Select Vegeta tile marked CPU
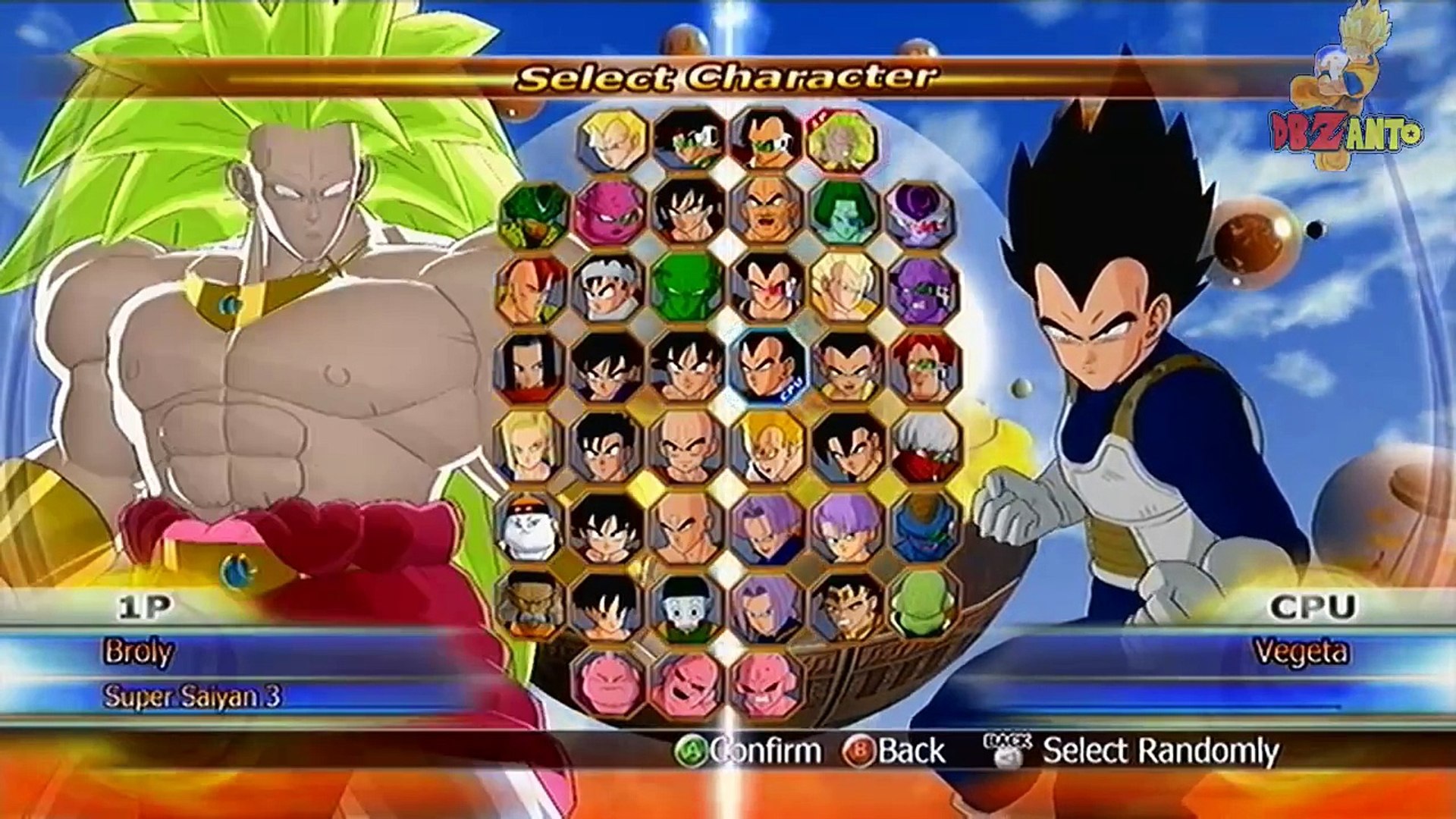 tap(767, 366)
